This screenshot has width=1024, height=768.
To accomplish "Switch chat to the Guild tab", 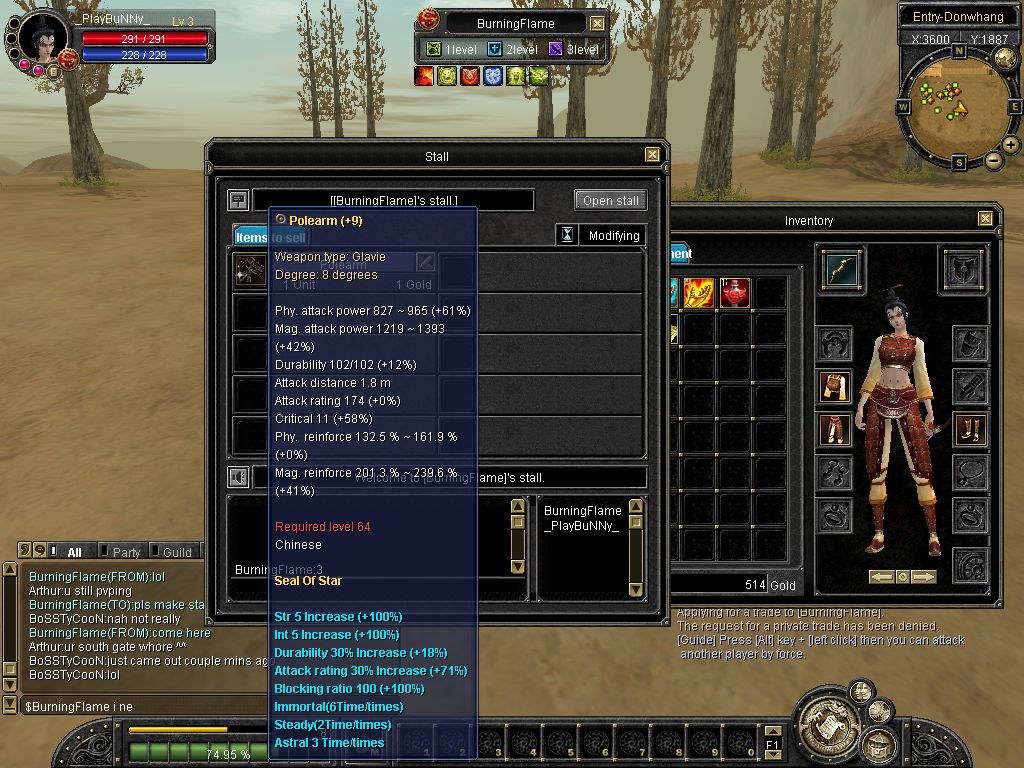I will tap(176, 552).
